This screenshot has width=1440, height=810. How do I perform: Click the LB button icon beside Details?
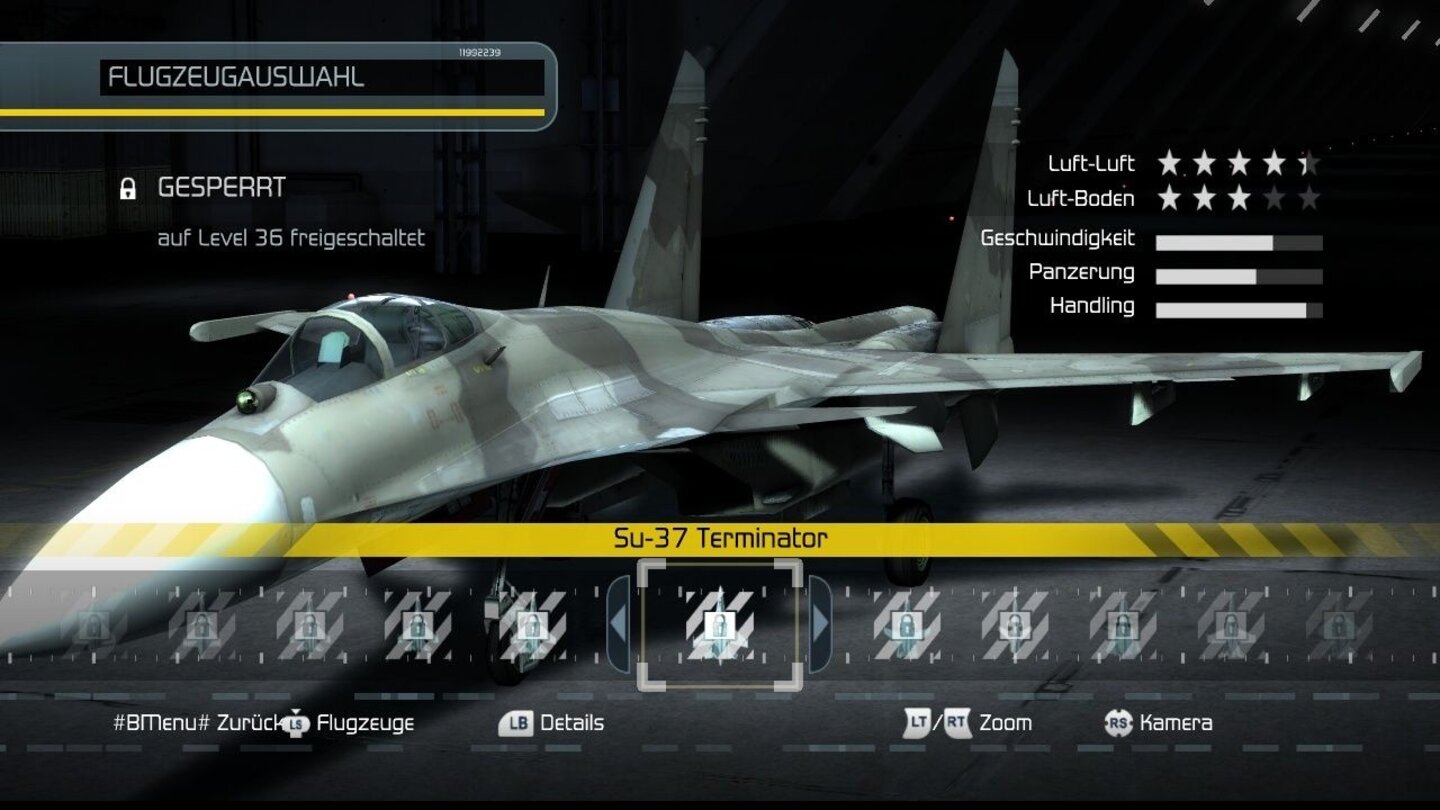pos(514,723)
